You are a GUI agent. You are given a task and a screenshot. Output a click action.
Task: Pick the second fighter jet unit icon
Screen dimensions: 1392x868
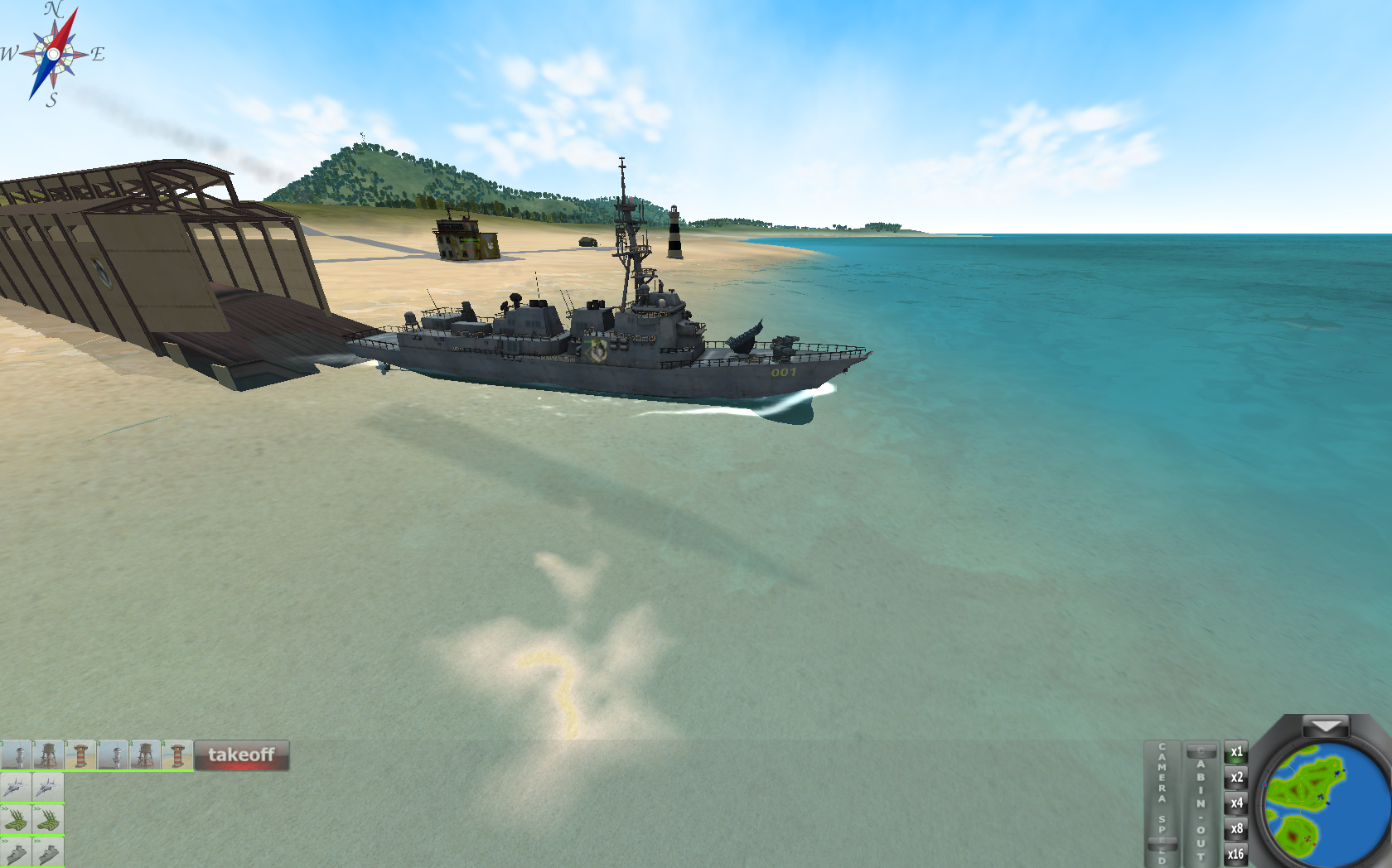(48, 787)
